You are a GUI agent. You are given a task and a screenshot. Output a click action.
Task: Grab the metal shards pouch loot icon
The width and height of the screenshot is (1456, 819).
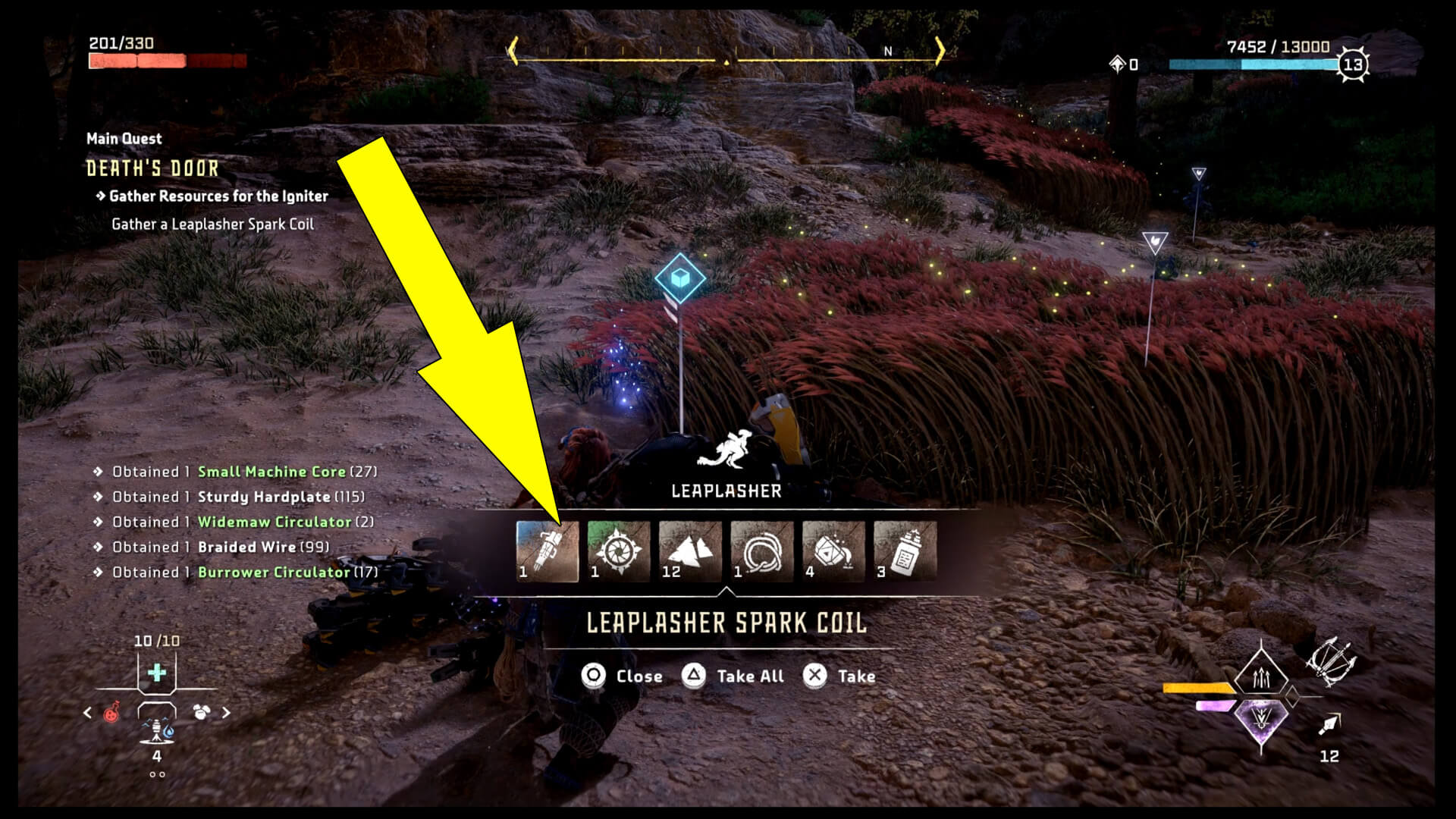(x=834, y=551)
